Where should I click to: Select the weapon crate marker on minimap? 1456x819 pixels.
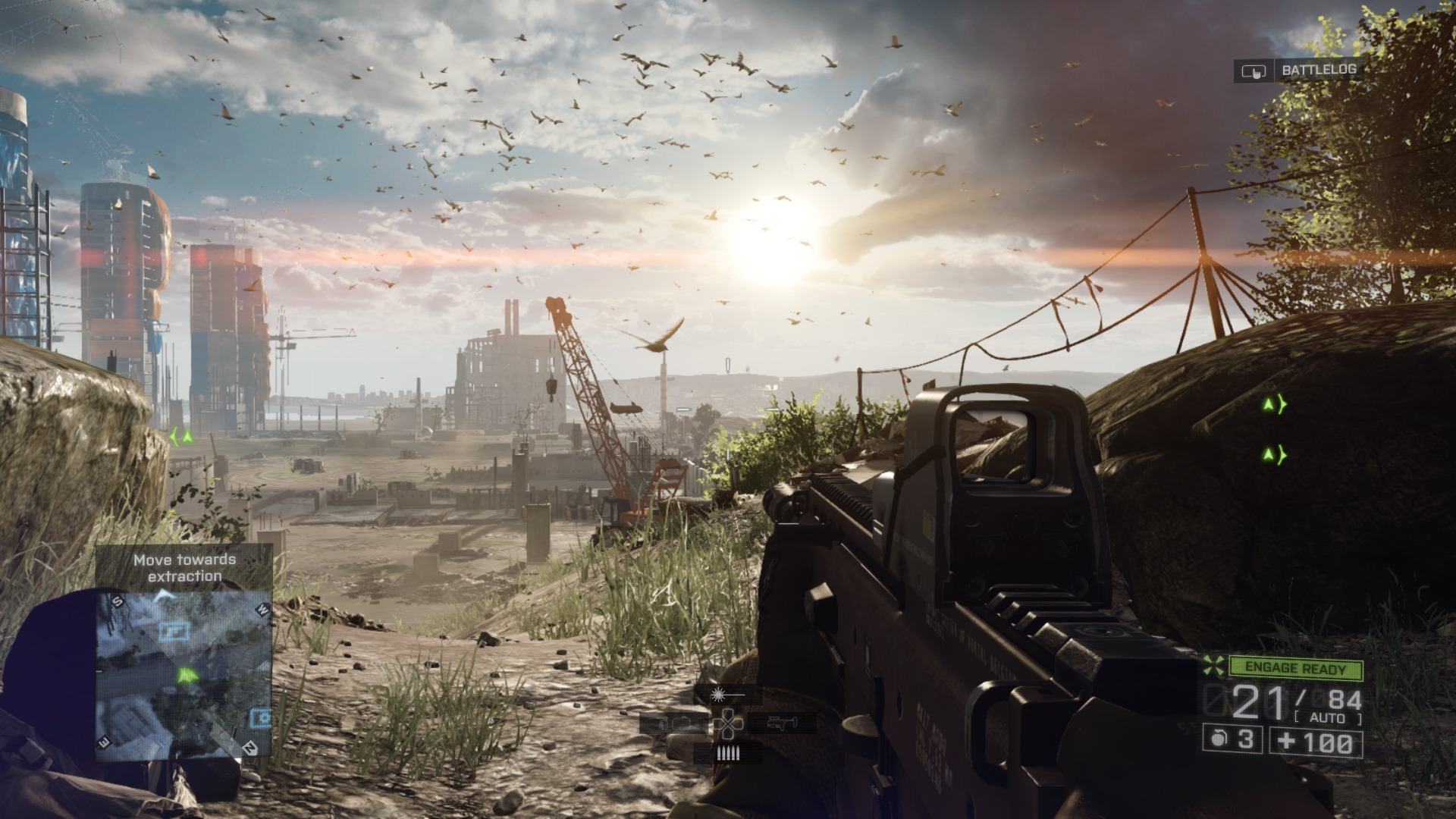(174, 630)
